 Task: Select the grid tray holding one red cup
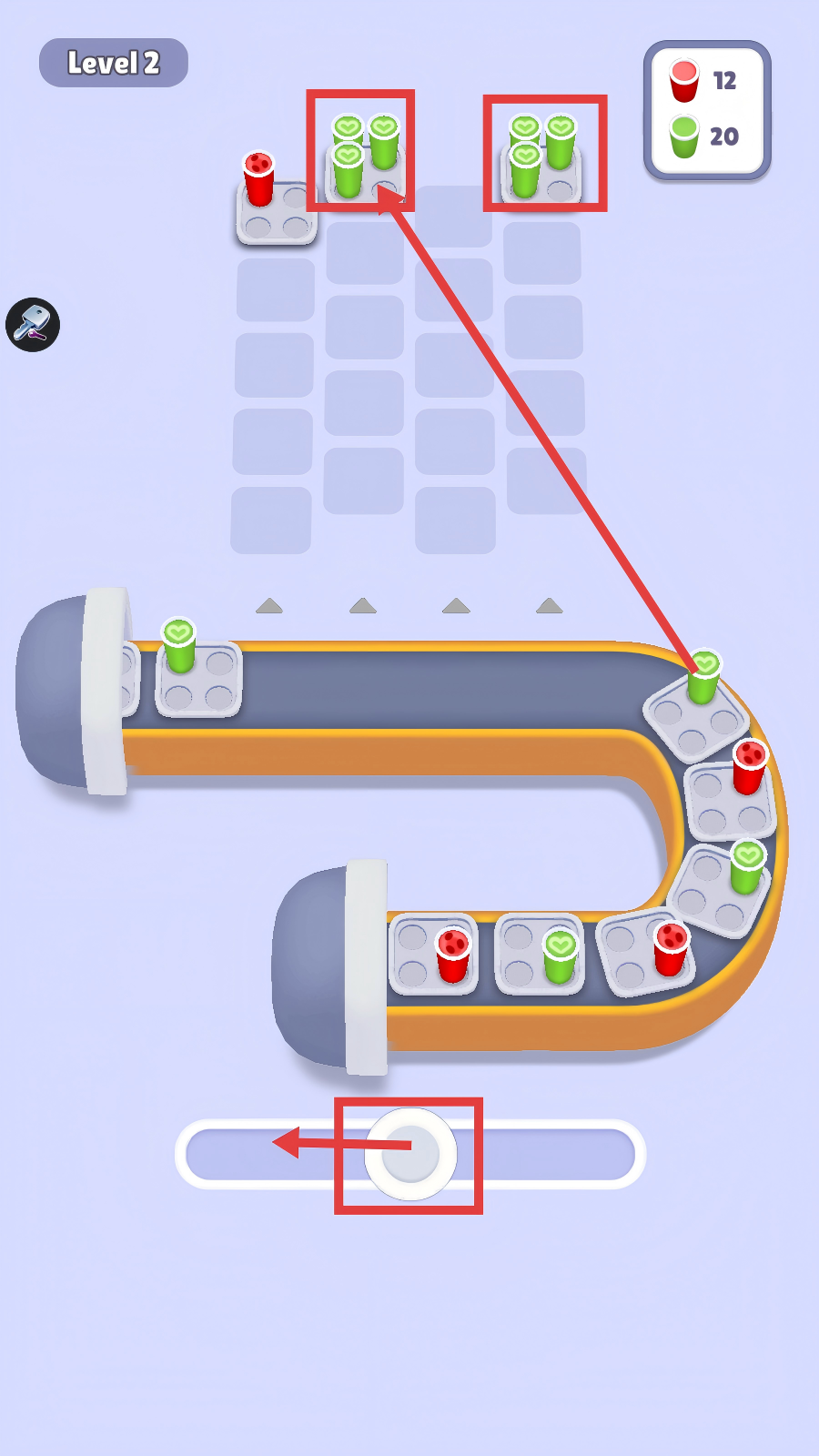coord(276,209)
